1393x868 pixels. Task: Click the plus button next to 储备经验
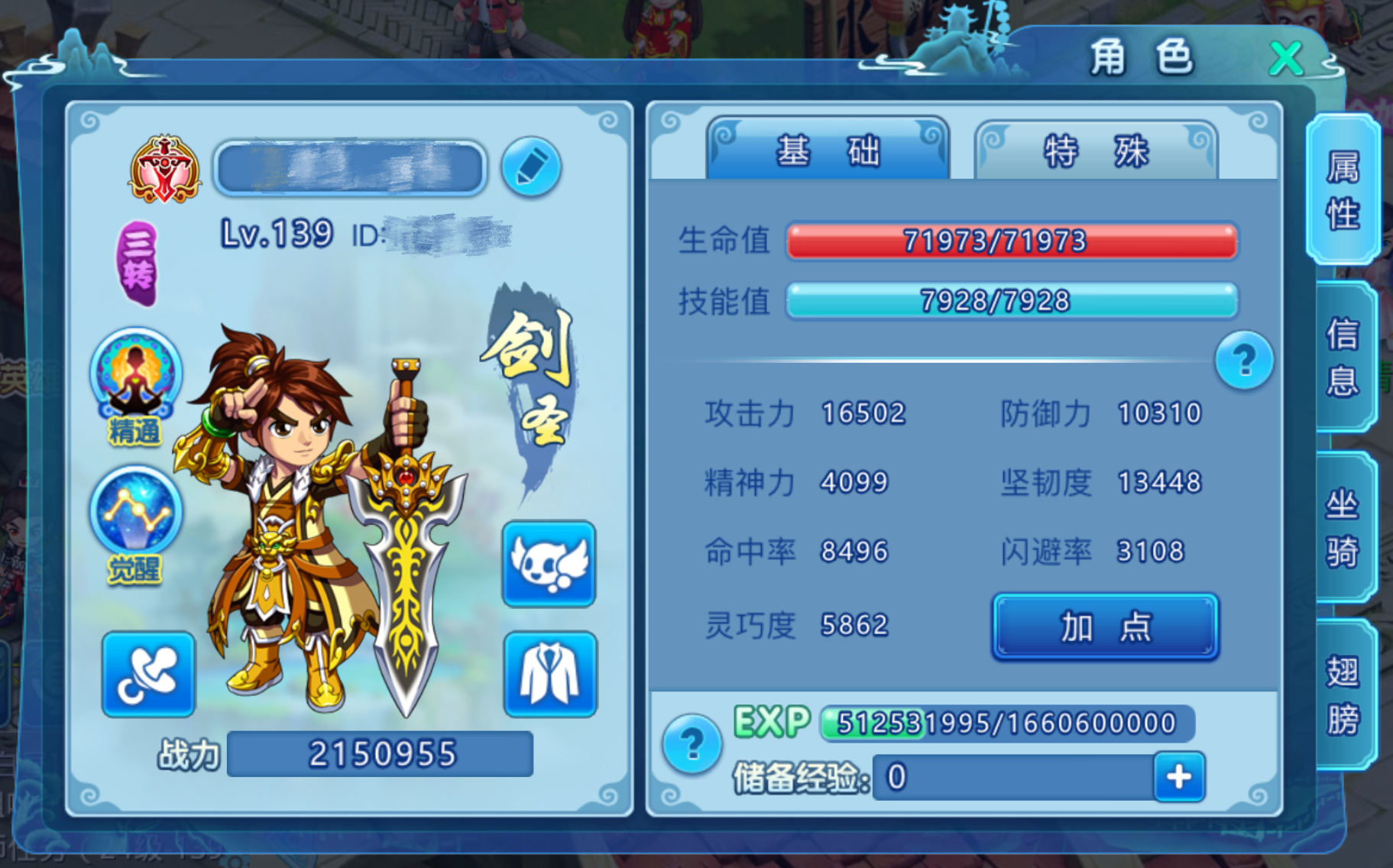1179,776
